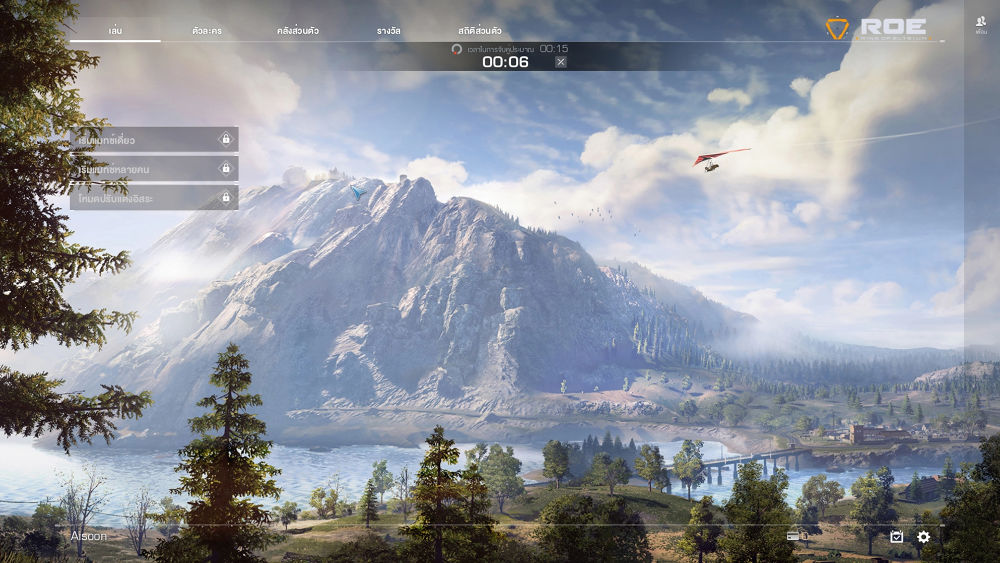Viewport: 1000px width, 563px height.
Task: Open the ตัวละคร (Character) tab
Action: 207,31
